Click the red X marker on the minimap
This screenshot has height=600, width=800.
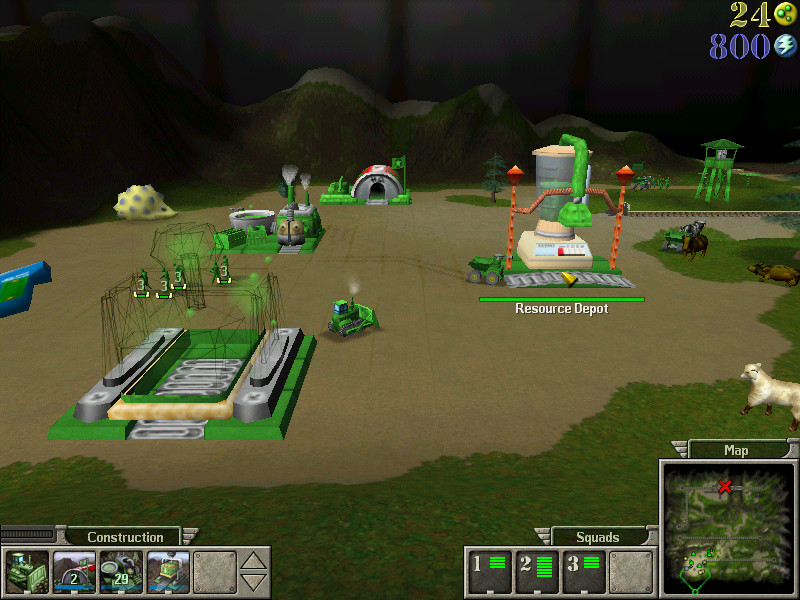pyautogui.click(x=725, y=487)
